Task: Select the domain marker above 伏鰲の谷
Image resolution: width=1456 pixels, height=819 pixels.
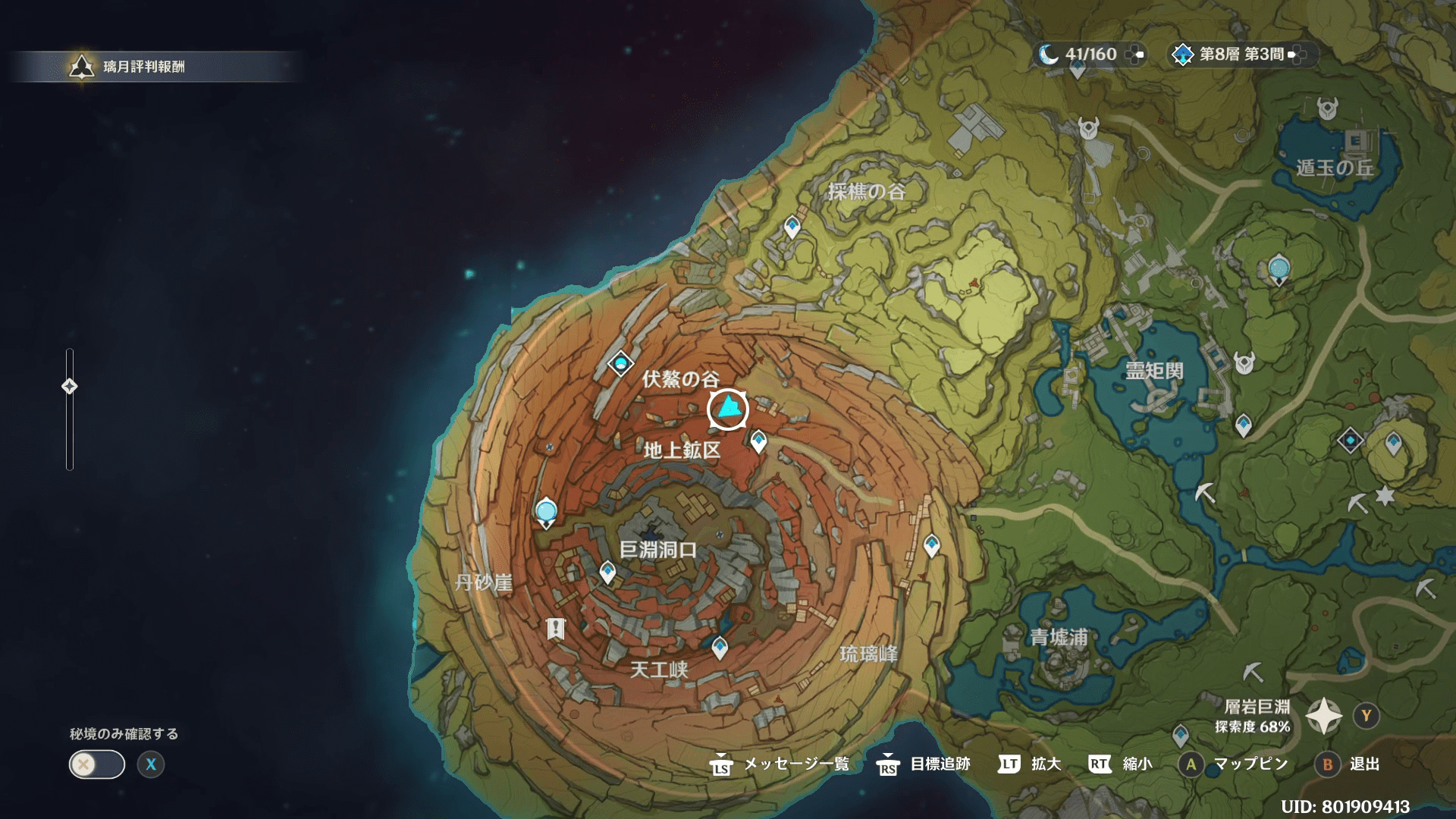Action: coord(620,364)
